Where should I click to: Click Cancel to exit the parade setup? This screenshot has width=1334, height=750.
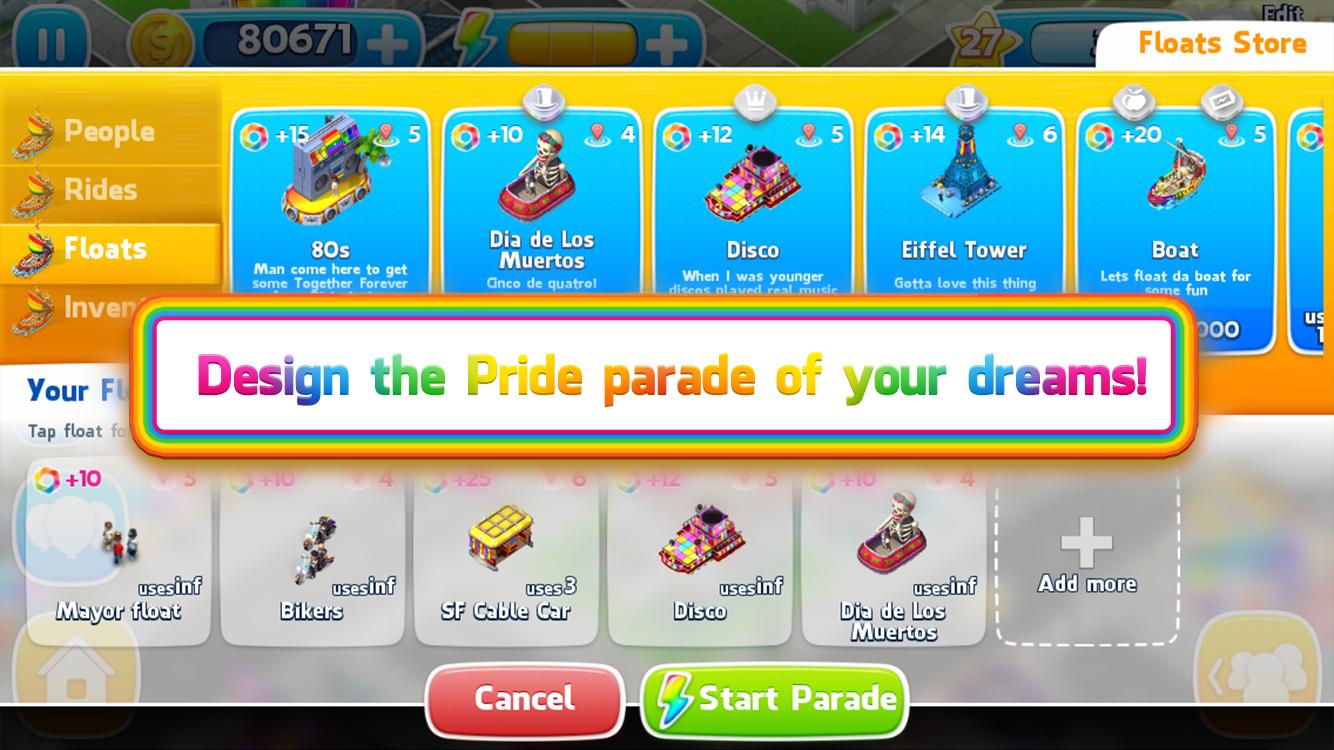pos(524,700)
